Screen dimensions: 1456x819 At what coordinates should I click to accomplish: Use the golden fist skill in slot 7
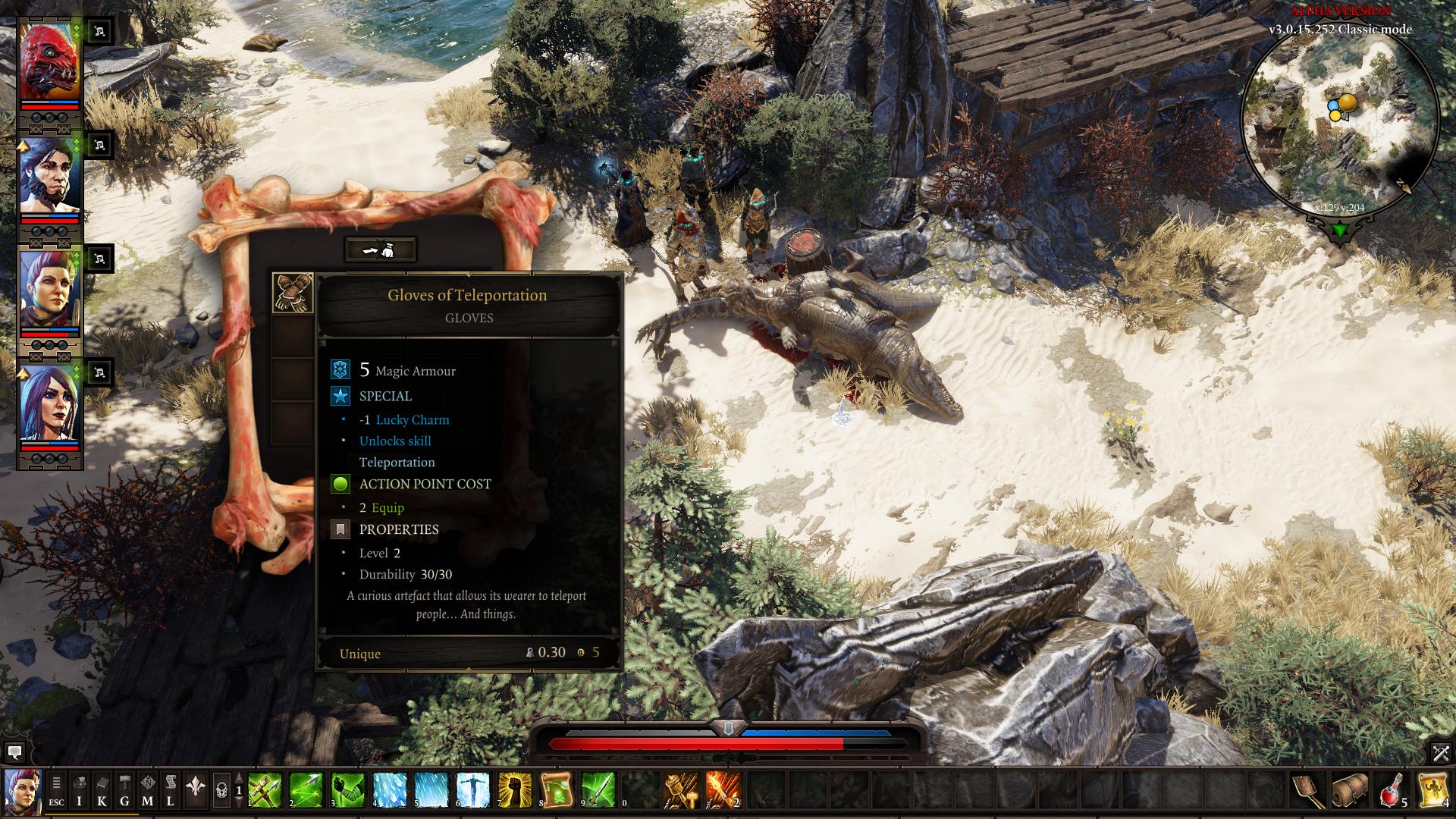click(515, 790)
